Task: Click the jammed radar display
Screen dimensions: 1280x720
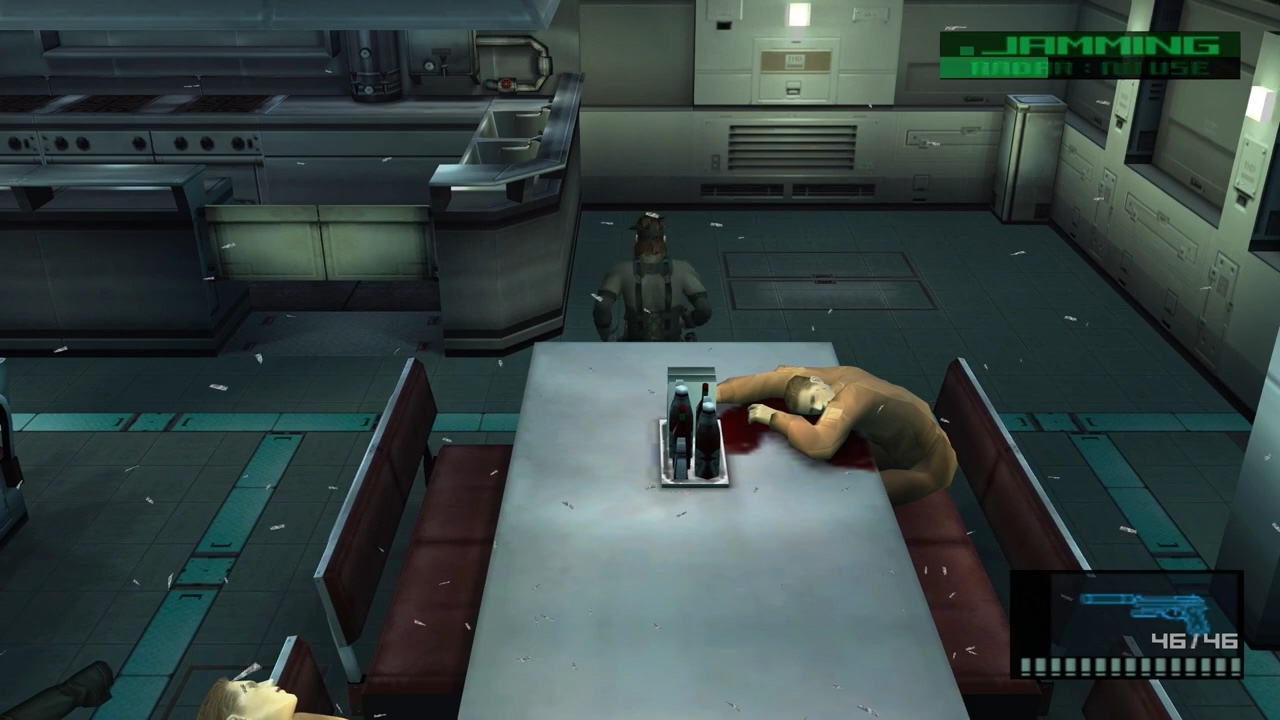Action: 1089,56
